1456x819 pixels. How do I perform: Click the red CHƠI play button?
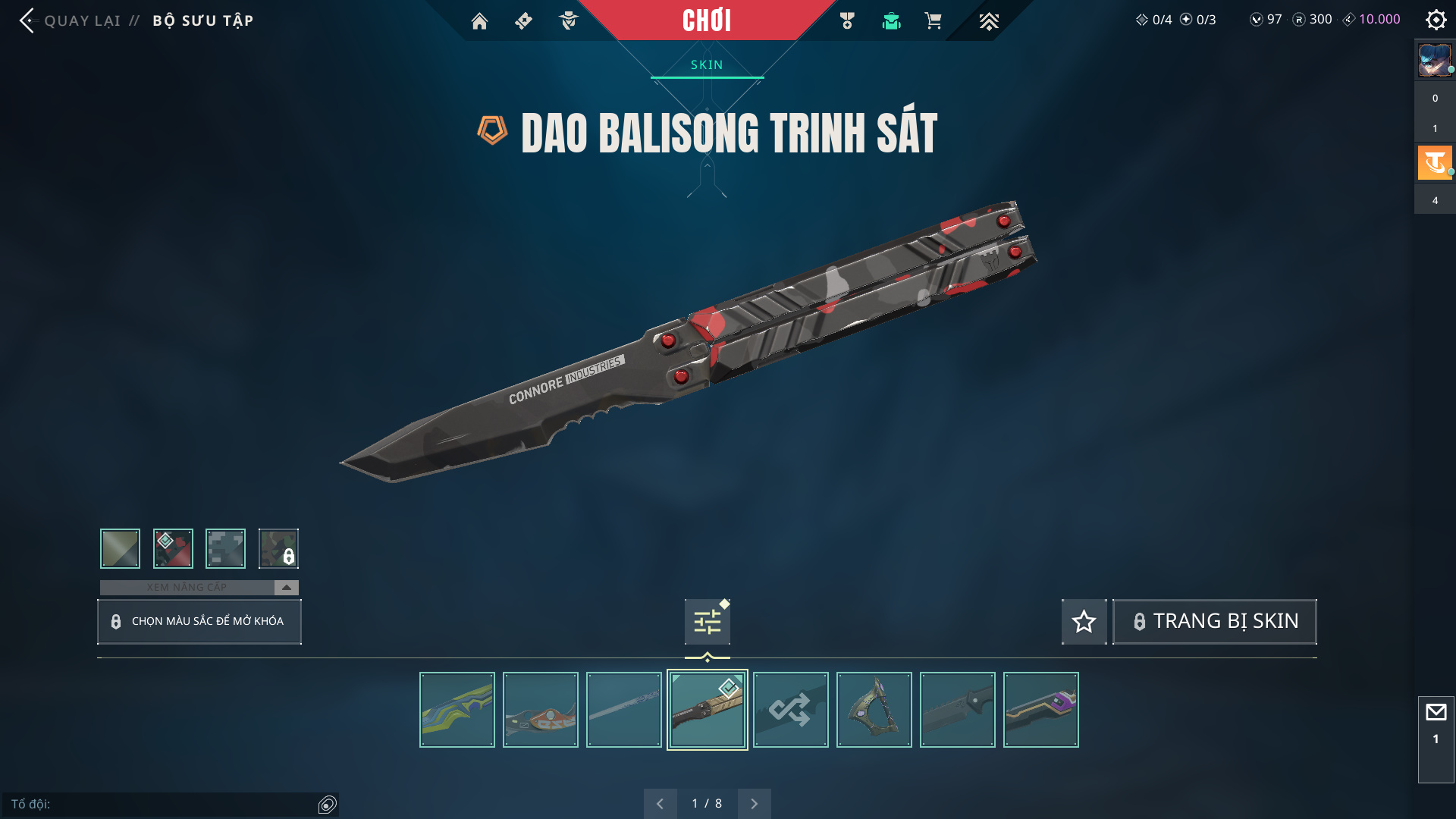(707, 20)
